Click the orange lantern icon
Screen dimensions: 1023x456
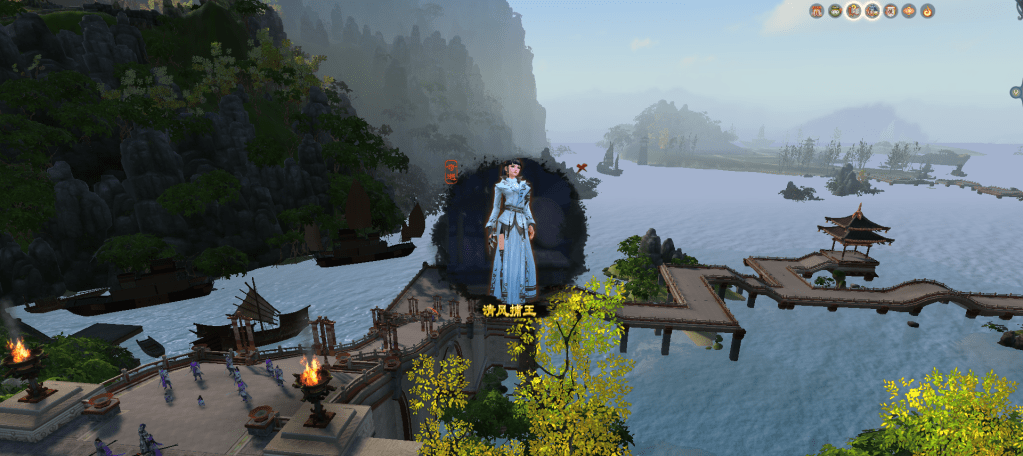pos(909,11)
